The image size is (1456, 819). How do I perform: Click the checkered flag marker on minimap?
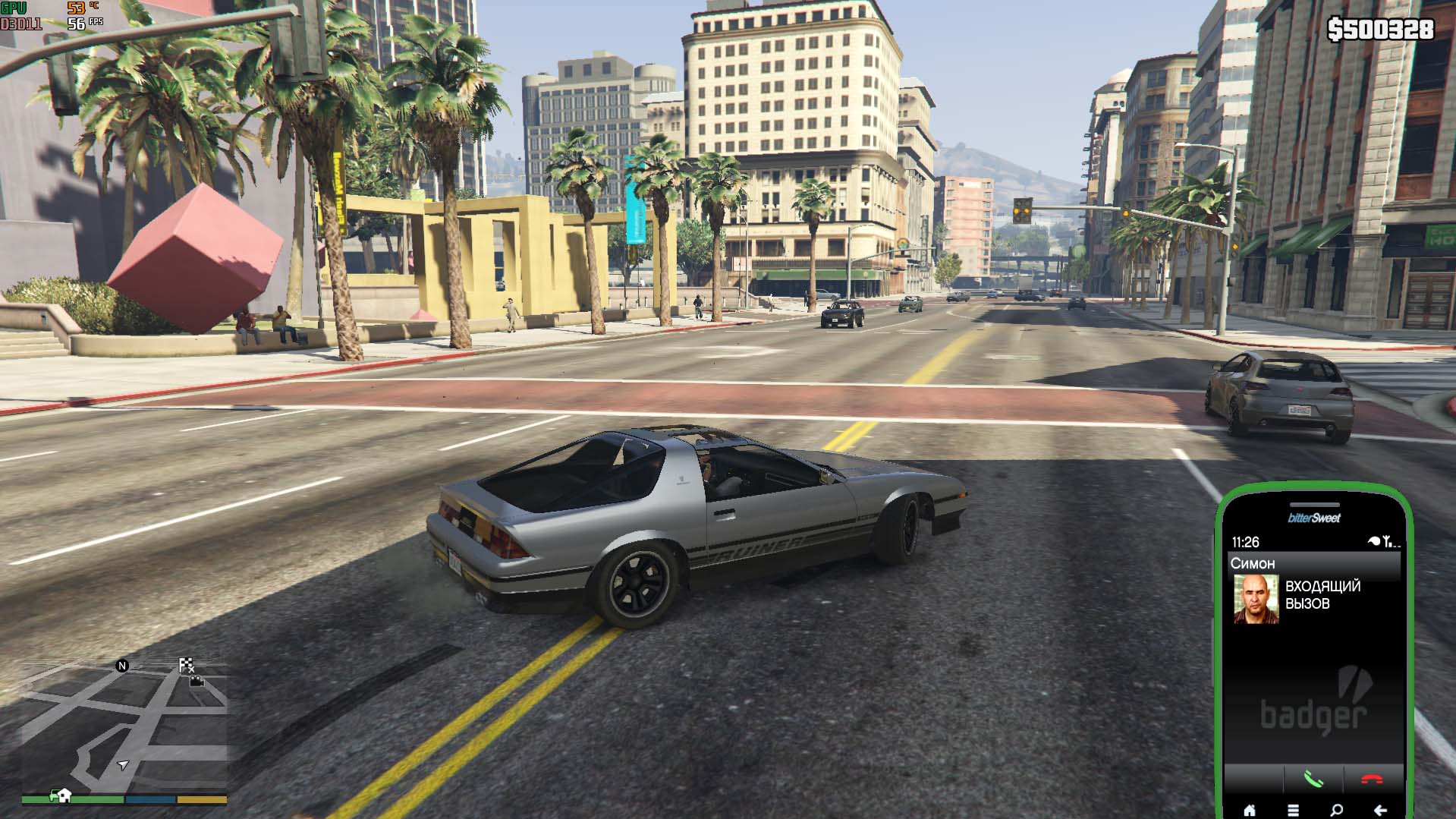click(x=186, y=665)
